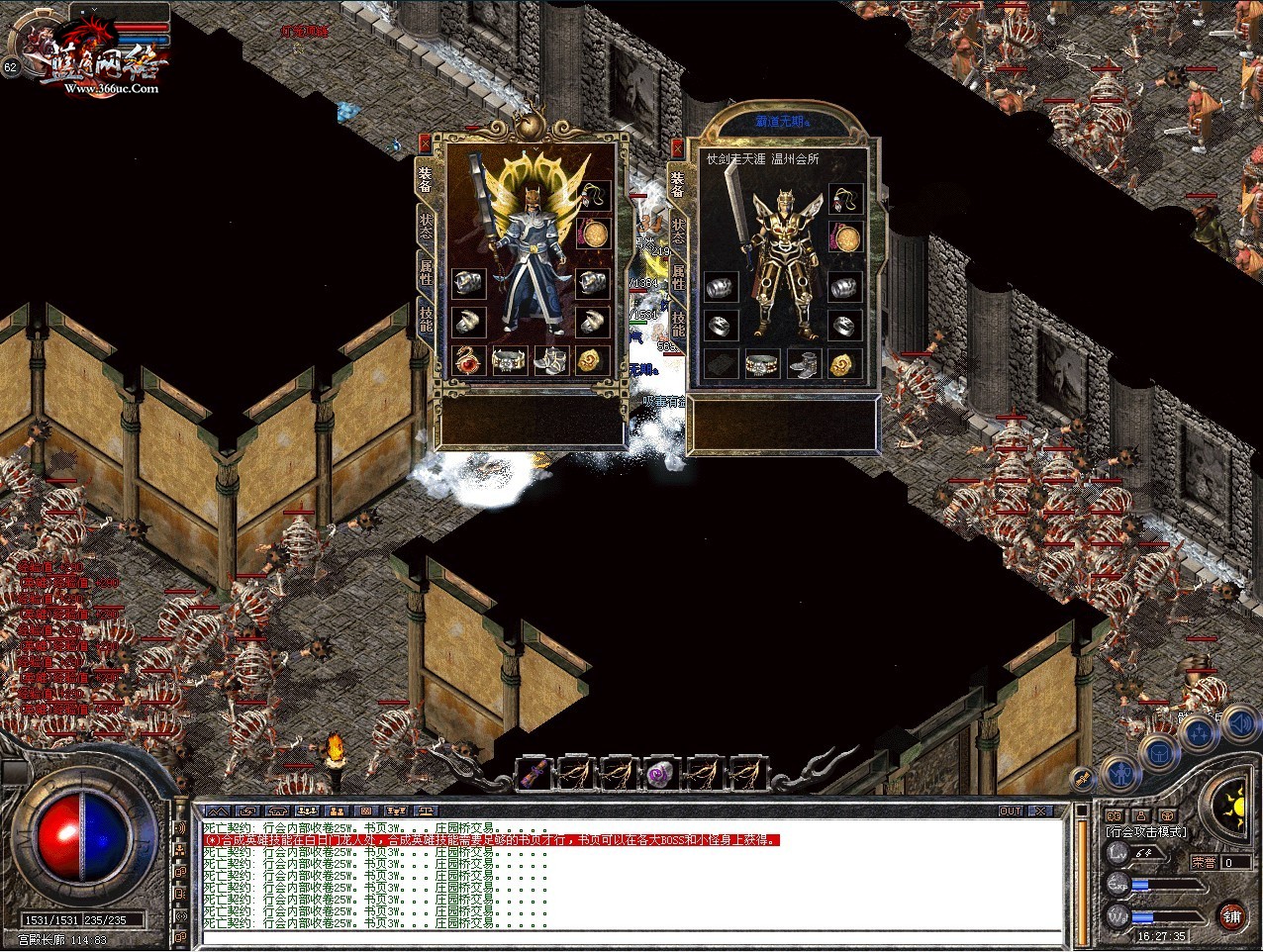Select the red gem serpent charm slot
Image resolution: width=1263 pixels, height=952 pixels.
pyautogui.click(x=467, y=360)
